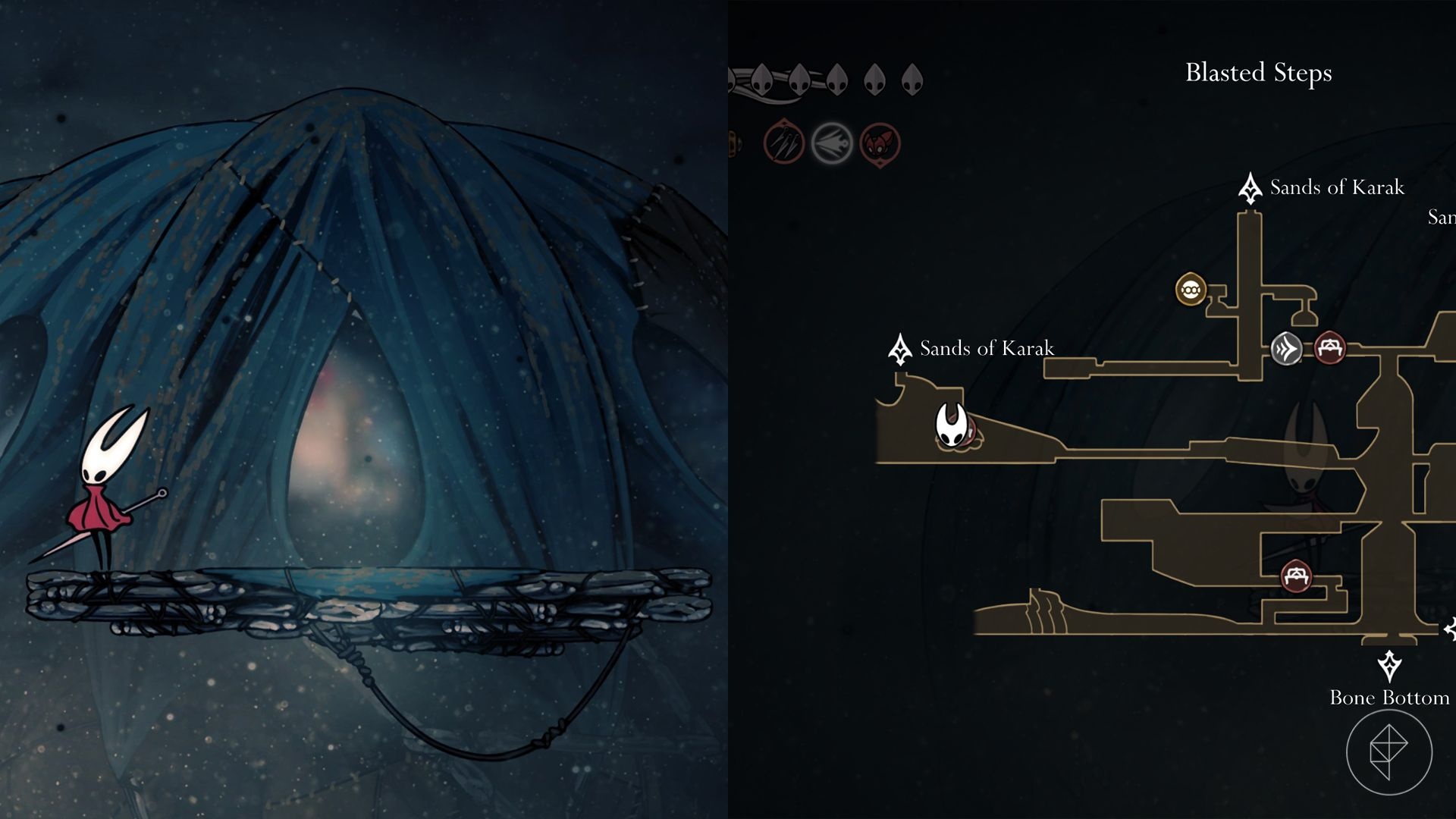The image size is (1456, 819).
Task: Choose the Sands of Karak marker near Hornet's head marker
Action: click(900, 349)
